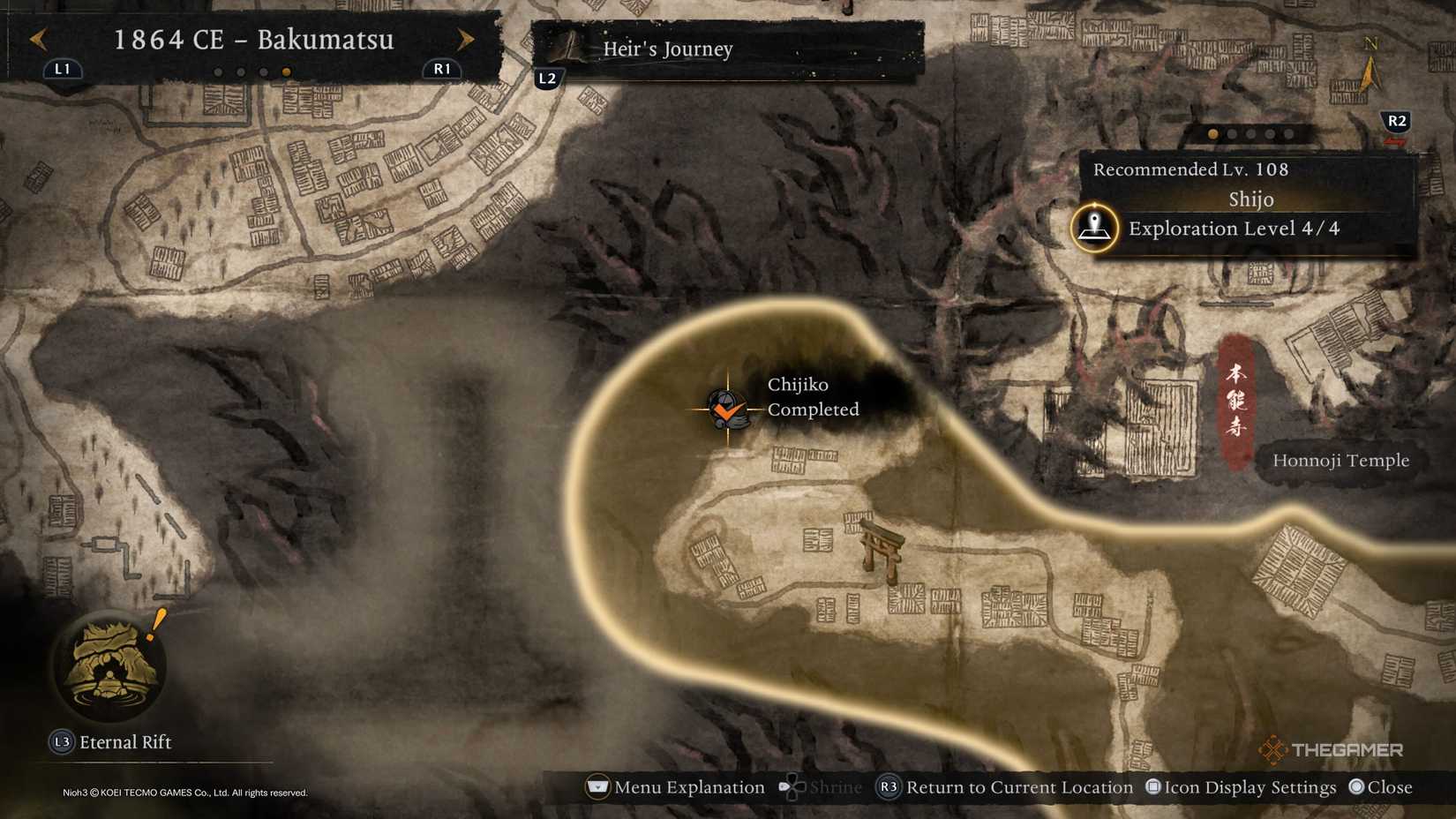Click the exclamation mark above the Eternal Rift
1456x819 pixels.
[x=155, y=625]
